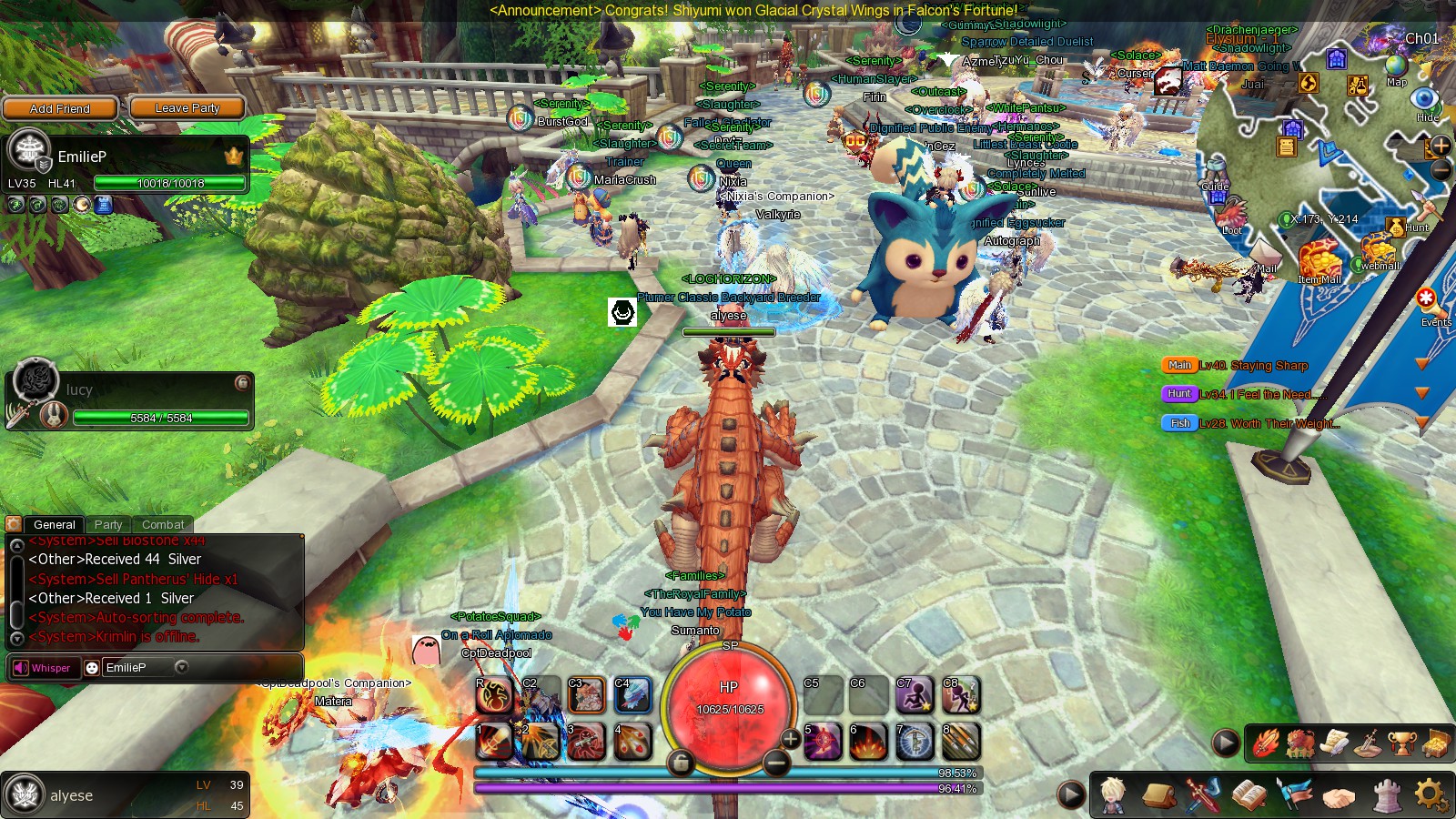Open the whisper target dropdown next to EmilieP
The width and height of the screenshot is (1456, 819).
(x=181, y=668)
